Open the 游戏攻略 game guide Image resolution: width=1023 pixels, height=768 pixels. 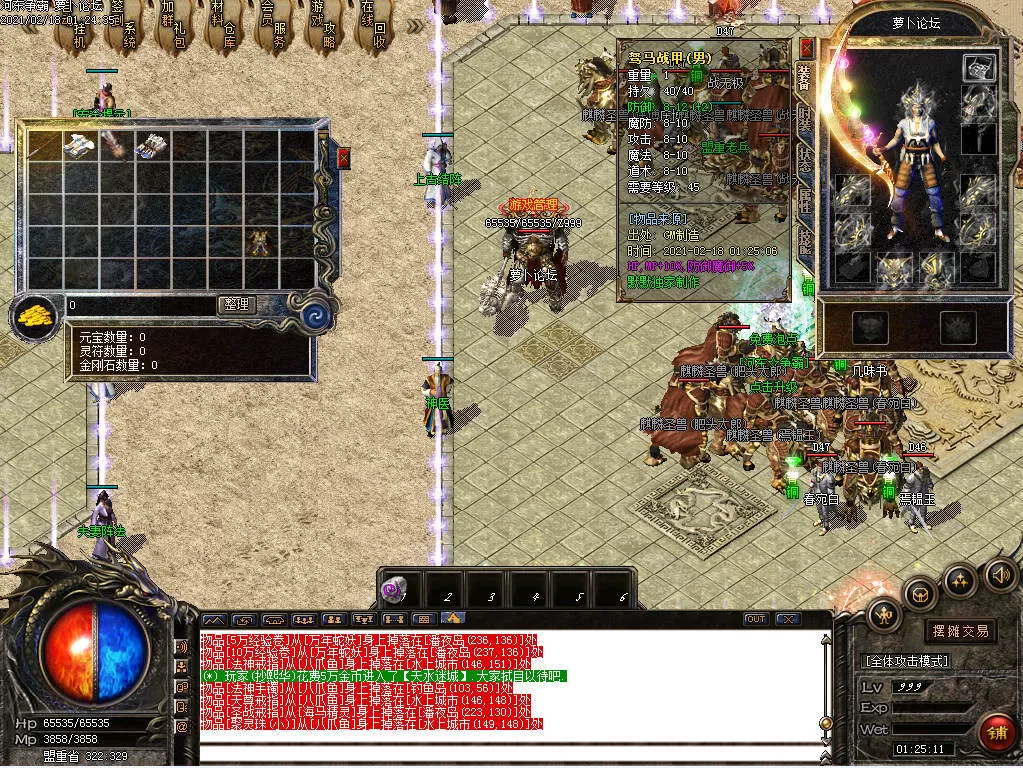click(x=323, y=30)
